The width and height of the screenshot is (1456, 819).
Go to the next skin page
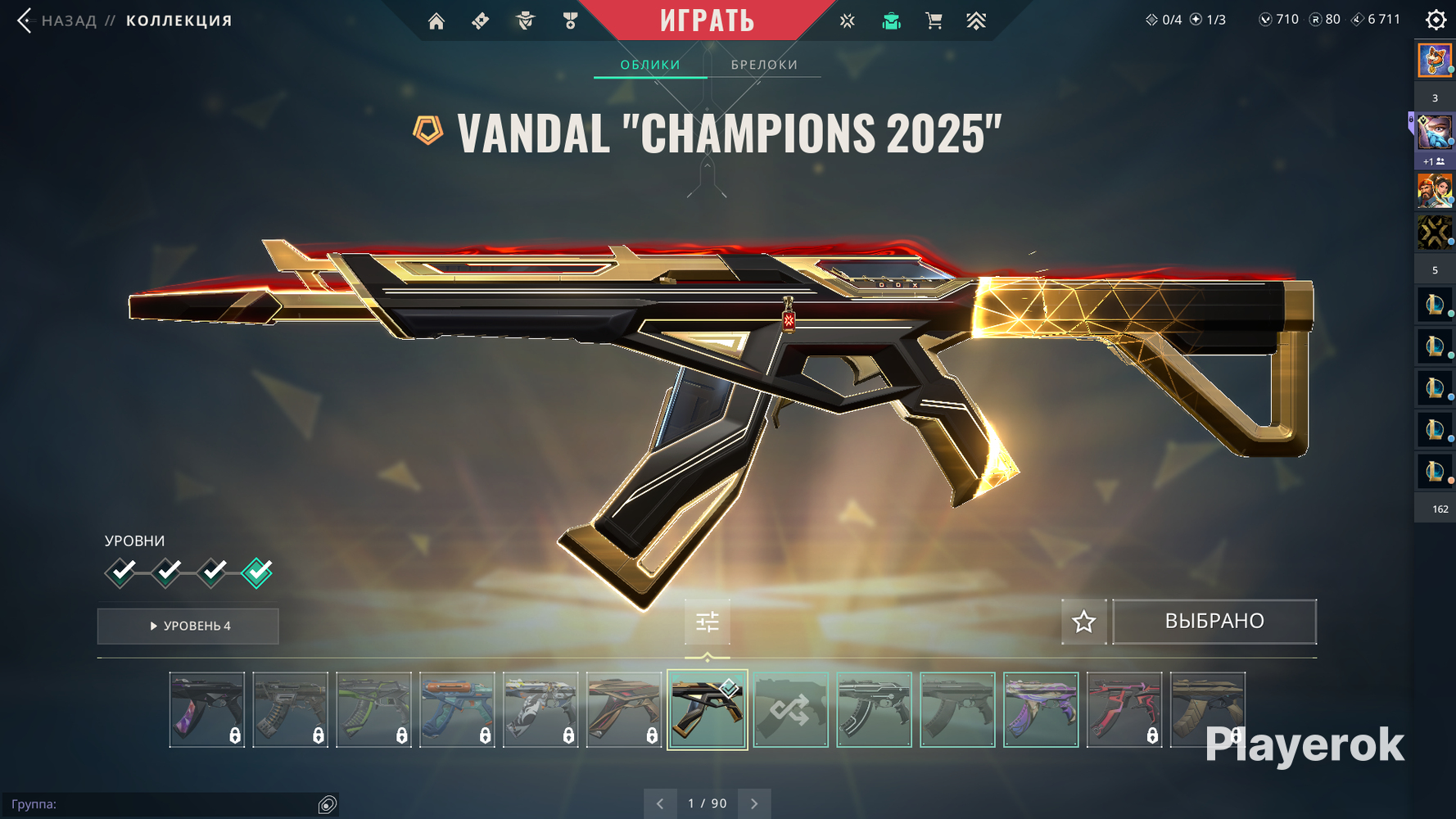[754, 803]
